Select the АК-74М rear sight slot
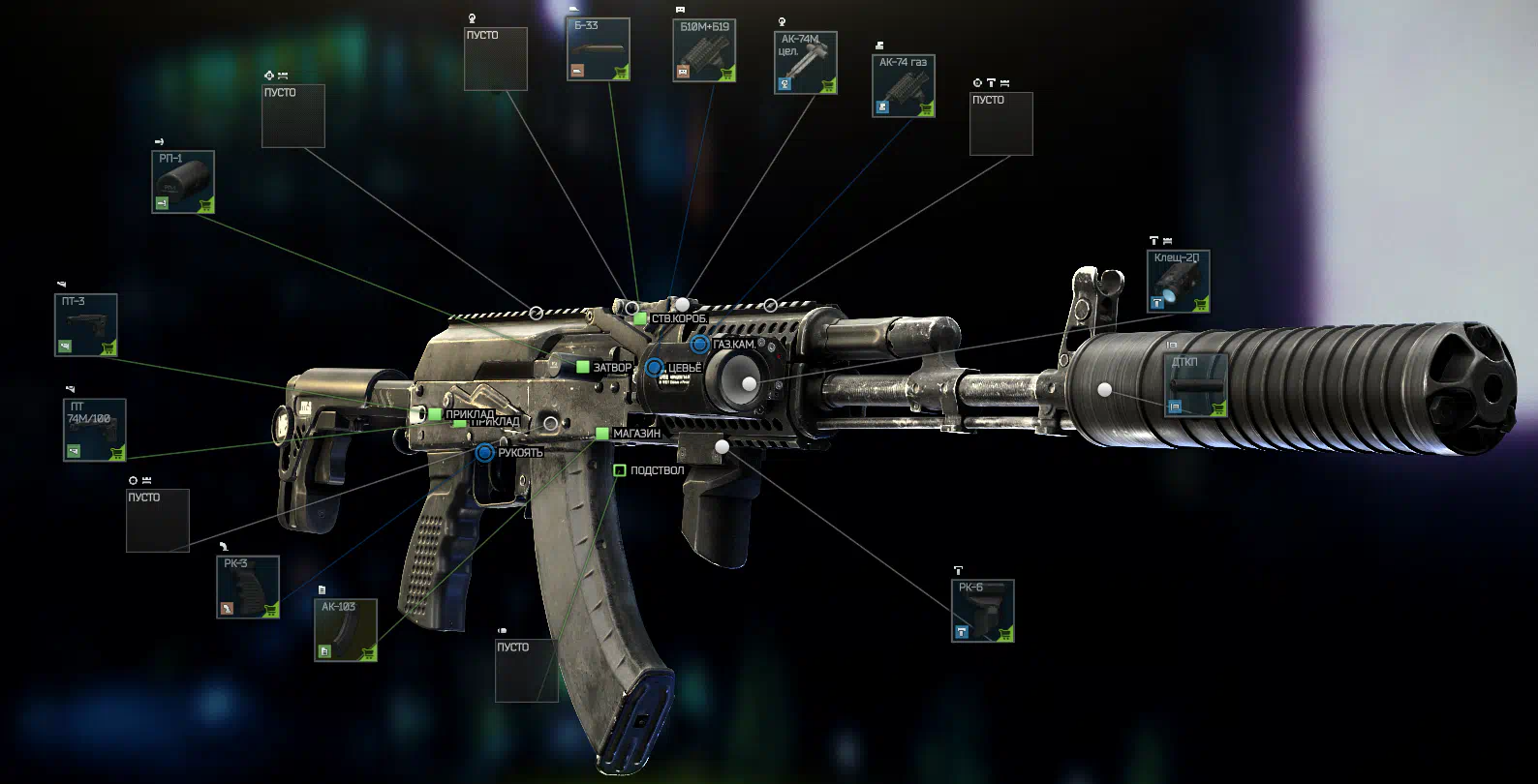This screenshot has height=784, width=1538. [x=805, y=63]
